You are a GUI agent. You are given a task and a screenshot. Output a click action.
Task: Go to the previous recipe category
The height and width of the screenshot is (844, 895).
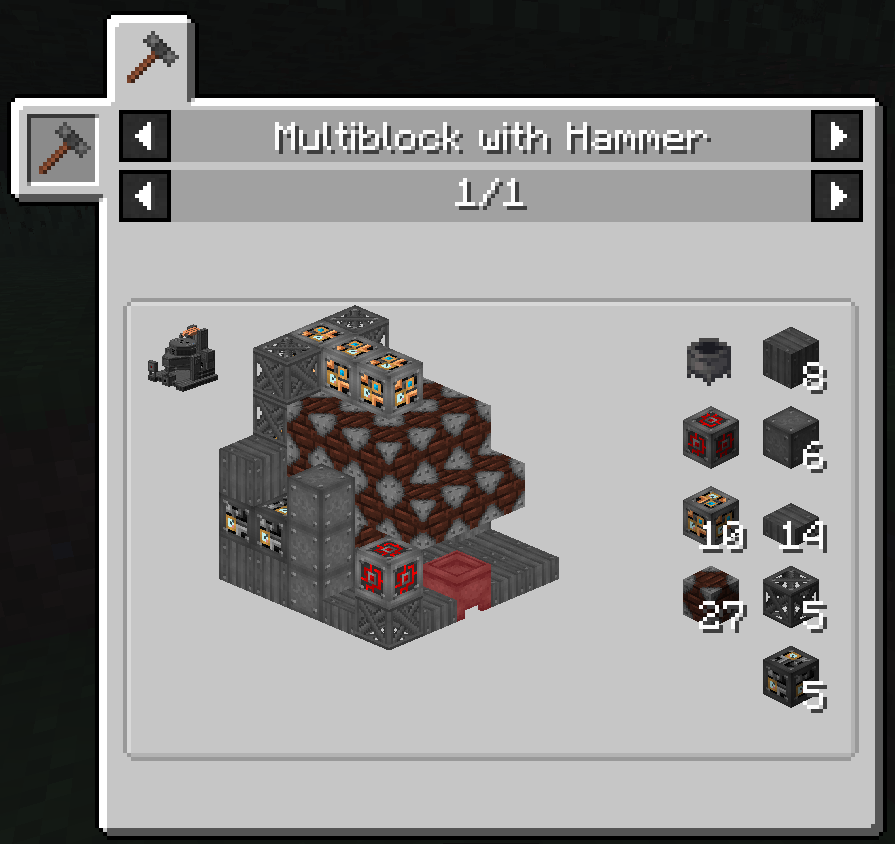tap(145, 136)
